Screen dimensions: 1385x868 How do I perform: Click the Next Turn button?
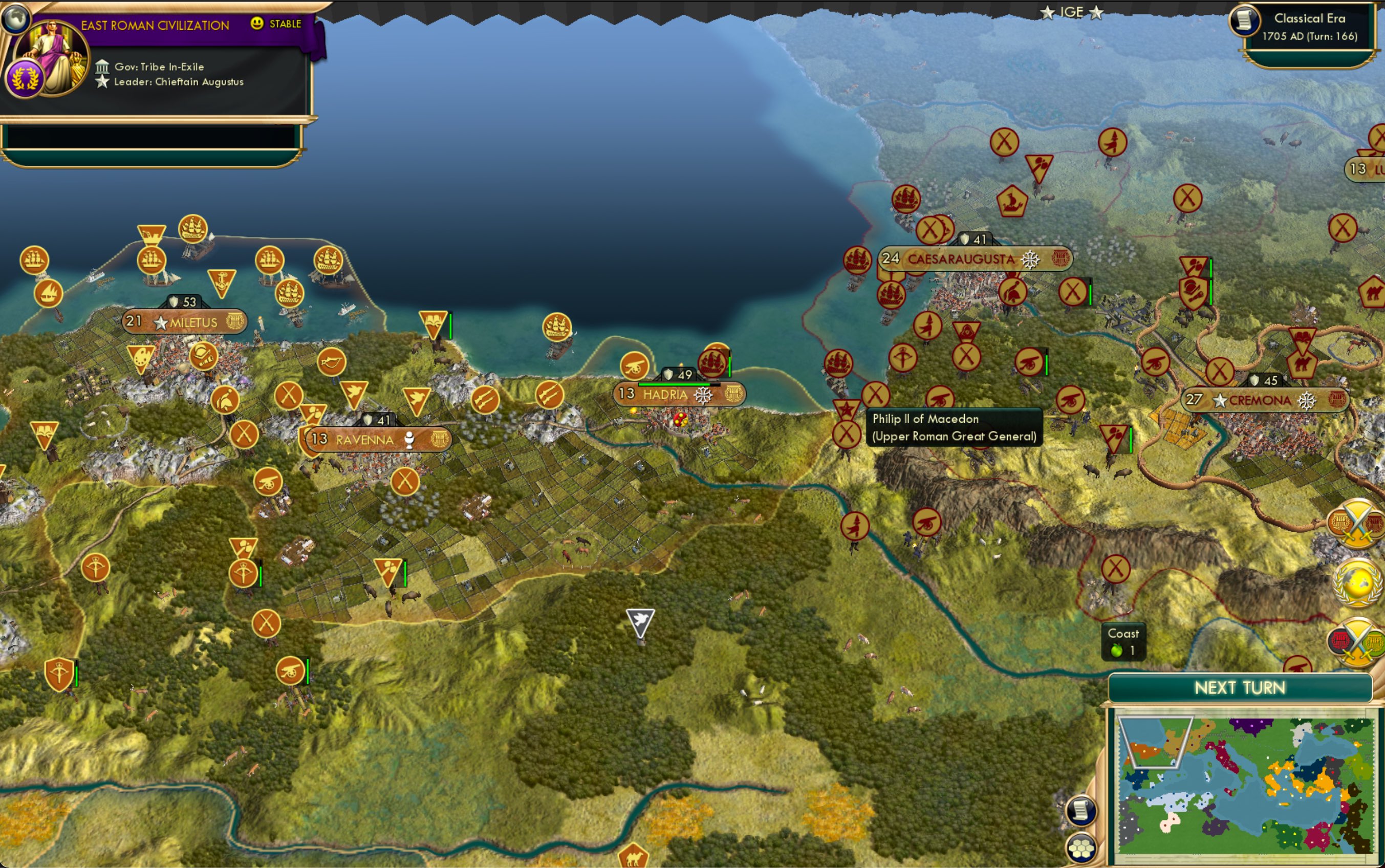point(1240,687)
